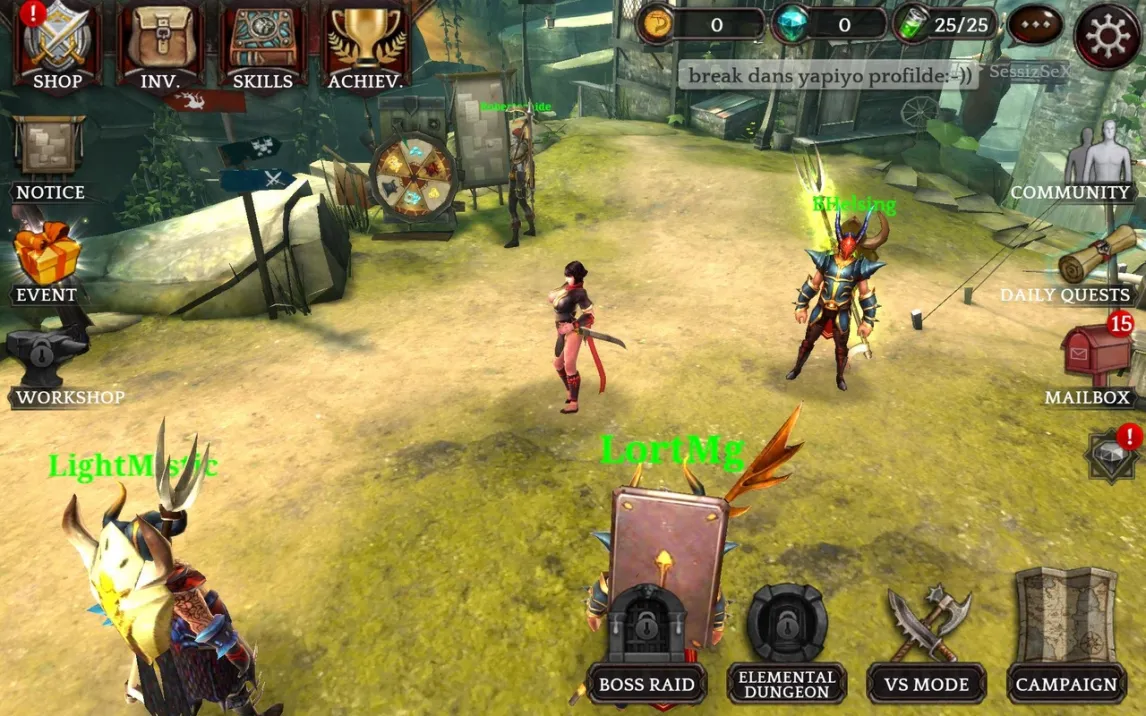This screenshot has width=1146, height=716.
Task: Open the chest icon with alert badge
Action: [1111, 455]
